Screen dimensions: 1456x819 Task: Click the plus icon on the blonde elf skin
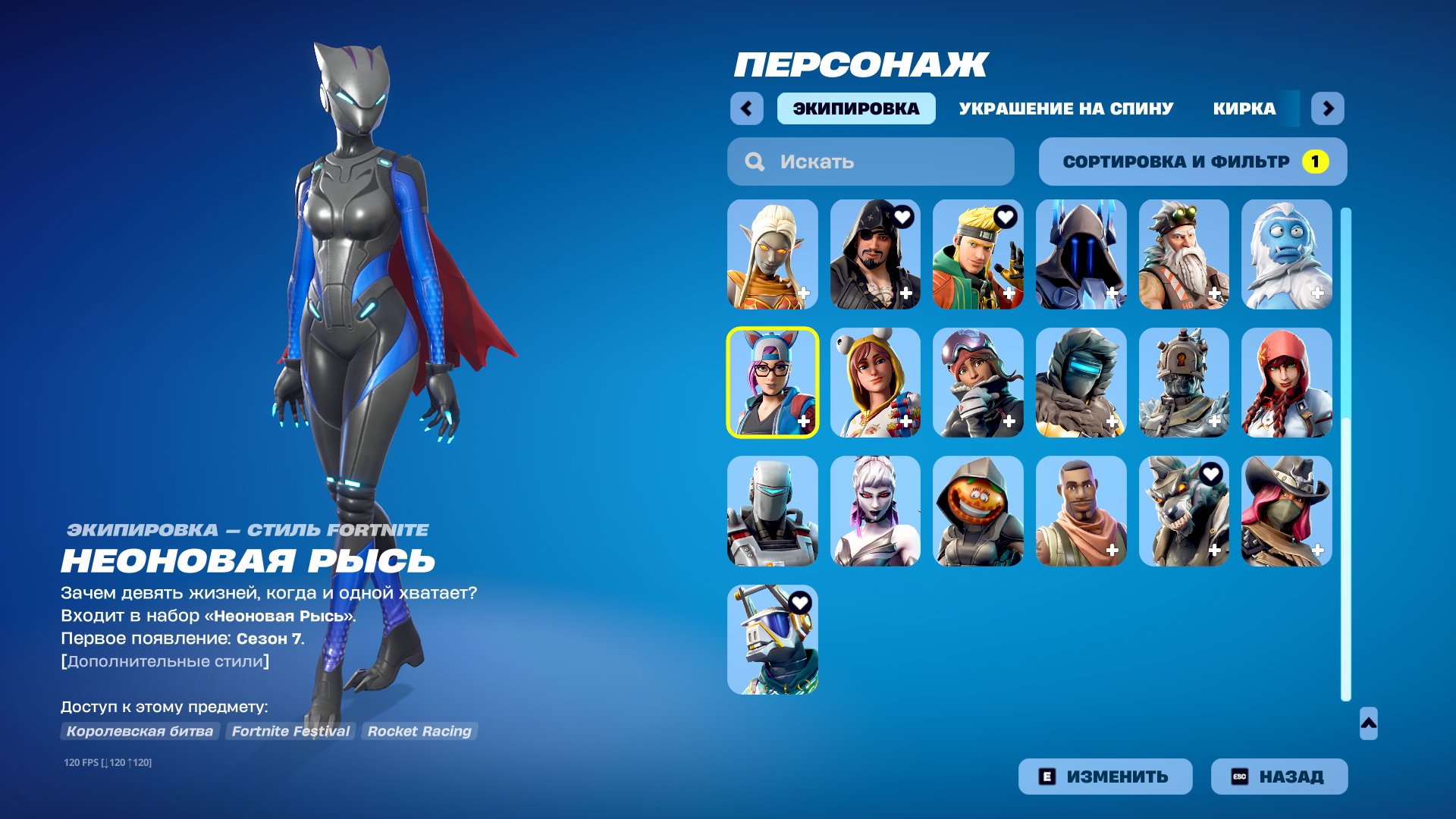[x=804, y=295]
